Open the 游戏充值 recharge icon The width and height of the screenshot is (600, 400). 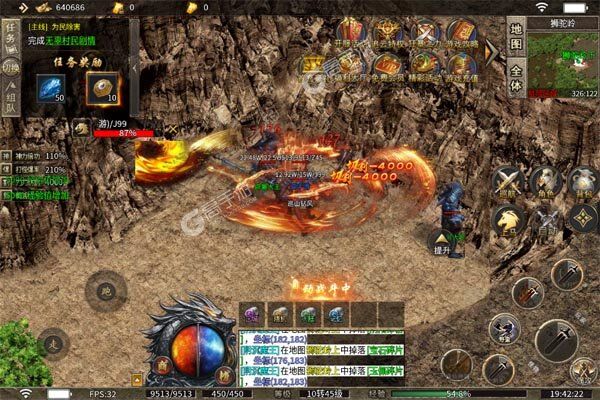pos(460,67)
